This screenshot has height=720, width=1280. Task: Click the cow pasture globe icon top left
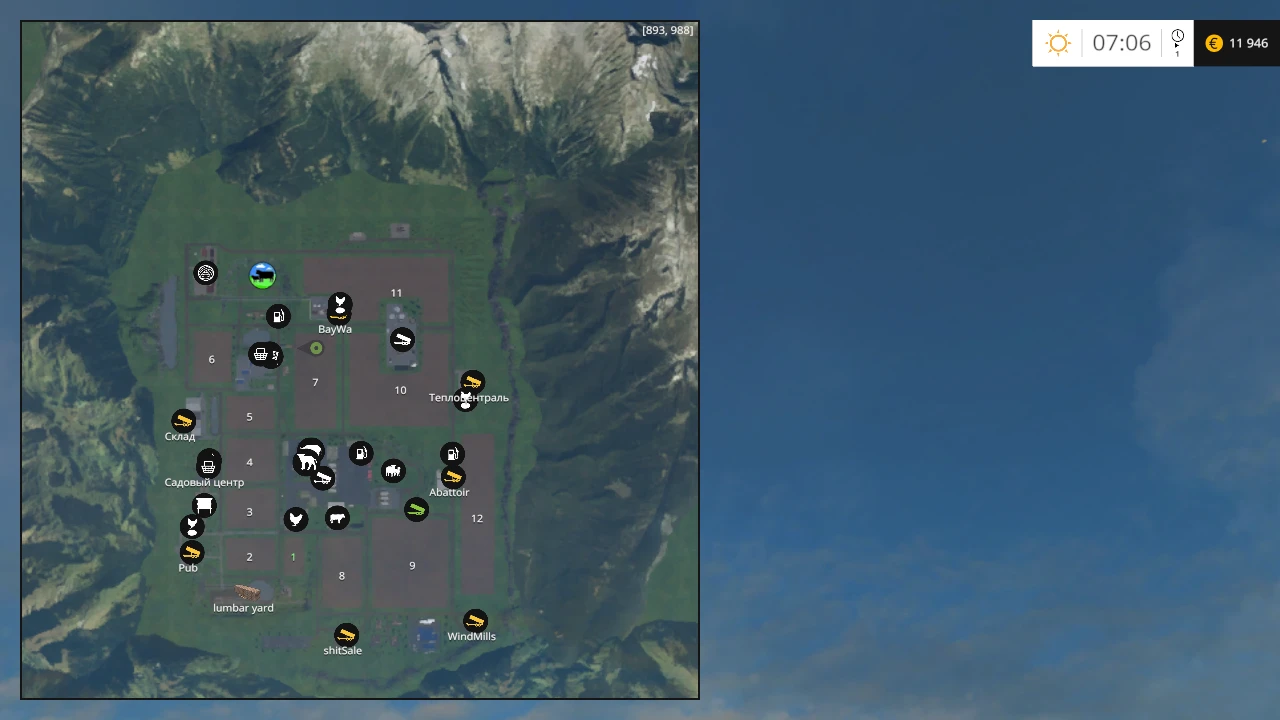coord(262,275)
